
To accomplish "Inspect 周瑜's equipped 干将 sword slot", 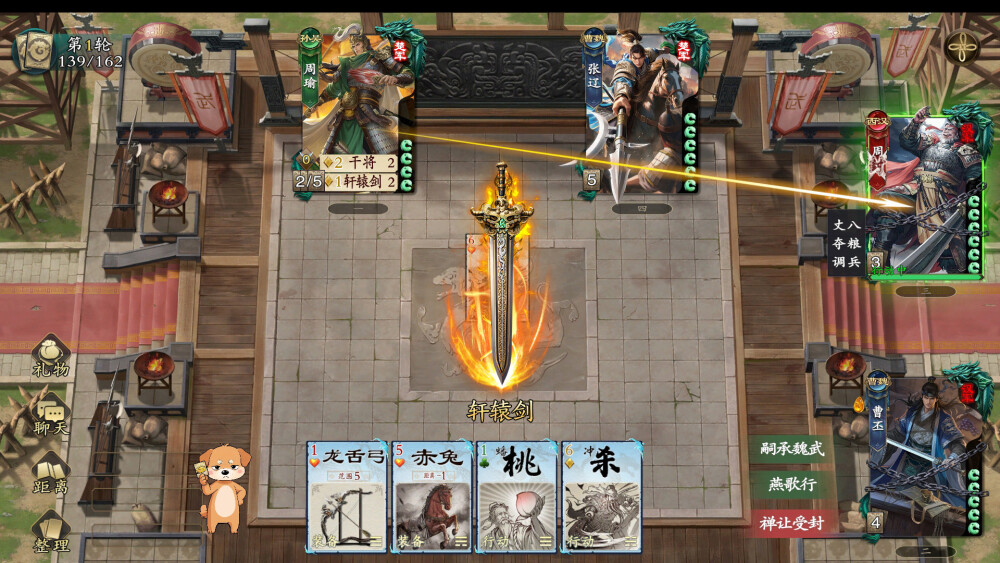I will (358, 163).
